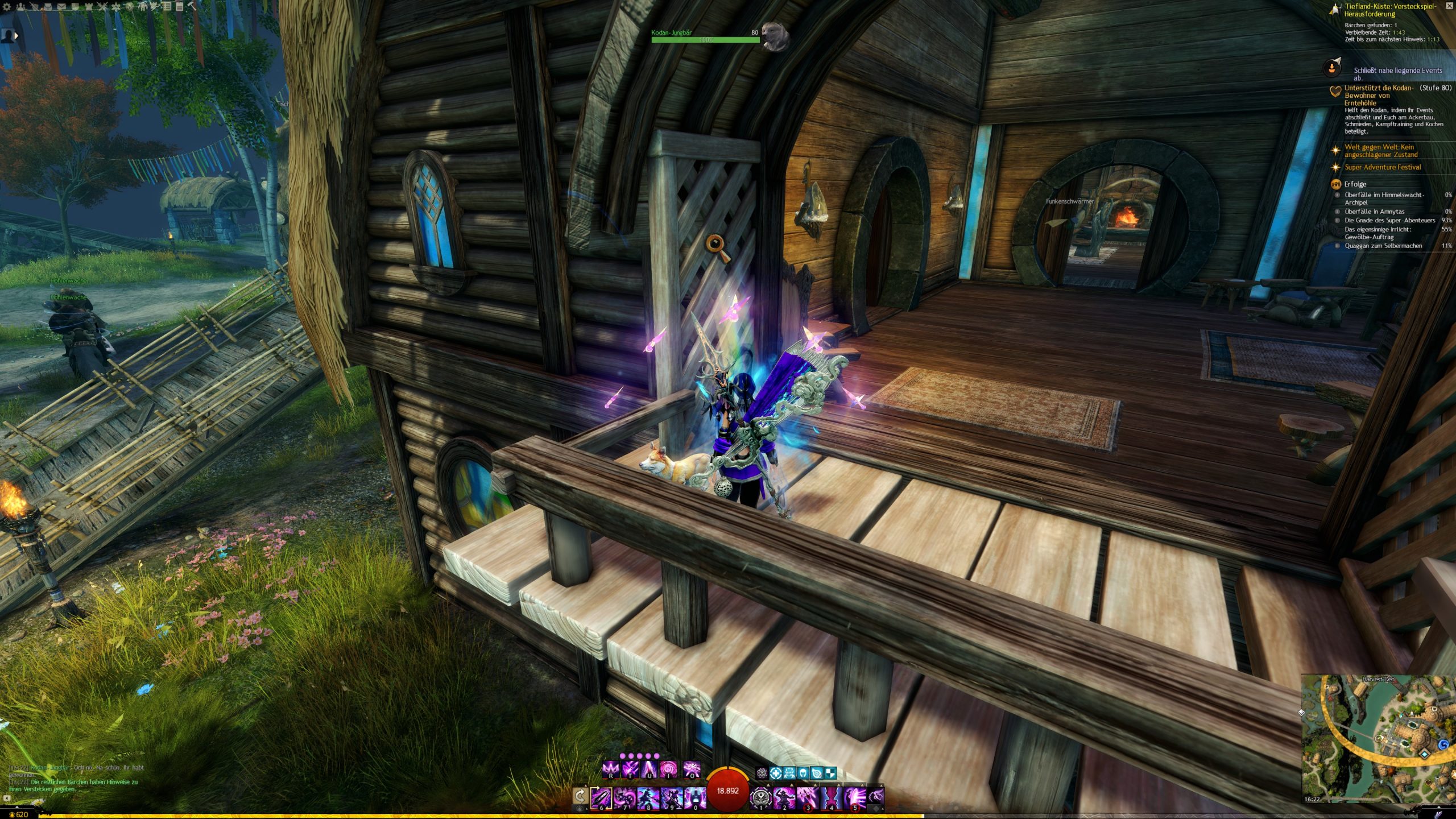The width and height of the screenshot is (1456, 819).
Task: Open the Erfolge achievements tracker
Action: (x=1355, y=184)
